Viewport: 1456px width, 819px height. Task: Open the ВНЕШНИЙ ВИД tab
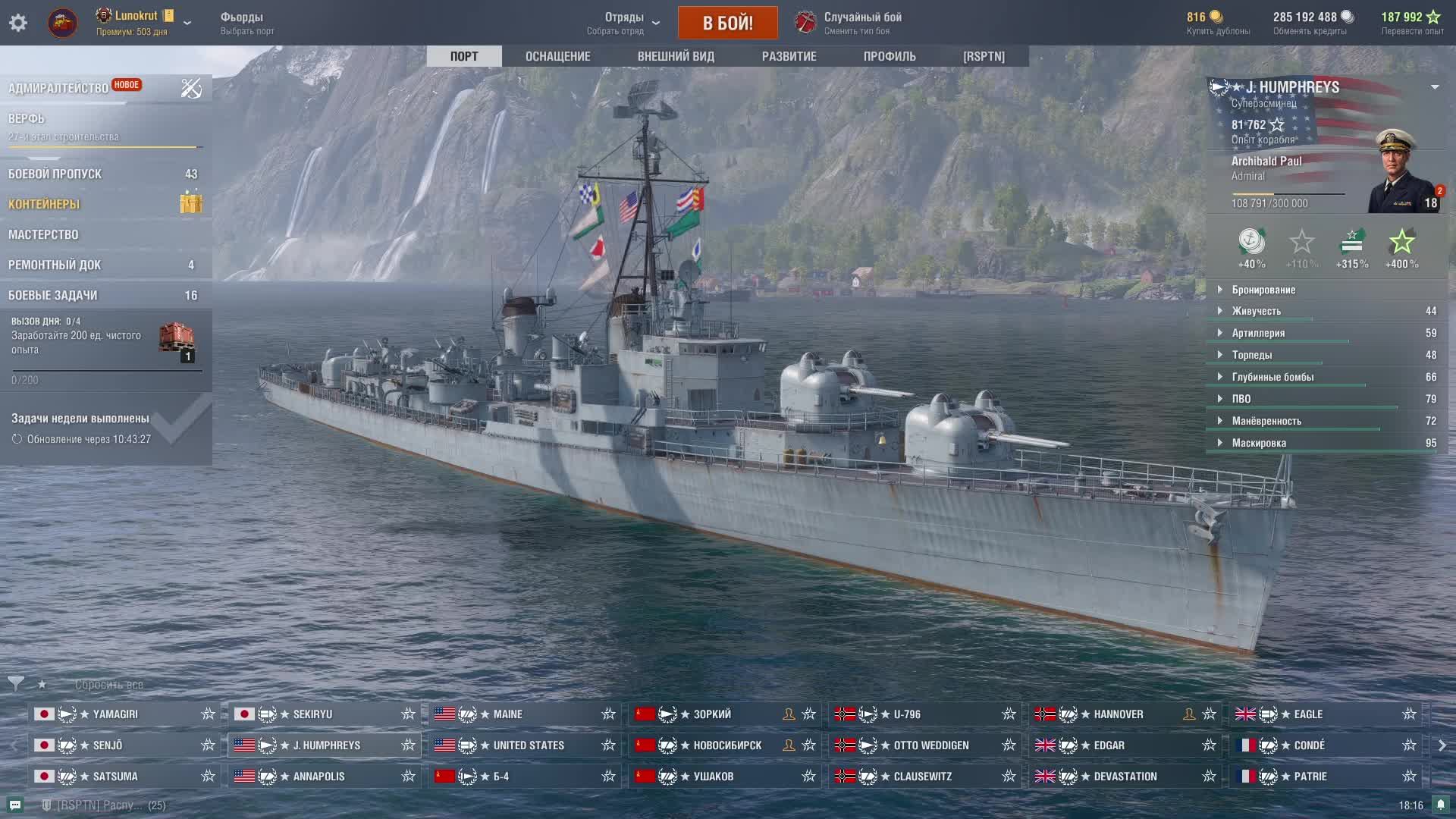676,56
